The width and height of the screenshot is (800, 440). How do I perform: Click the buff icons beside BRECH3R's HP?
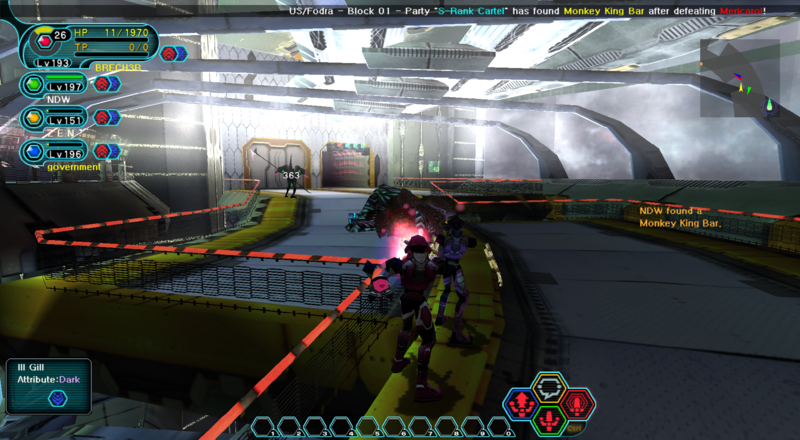(170, 53)
